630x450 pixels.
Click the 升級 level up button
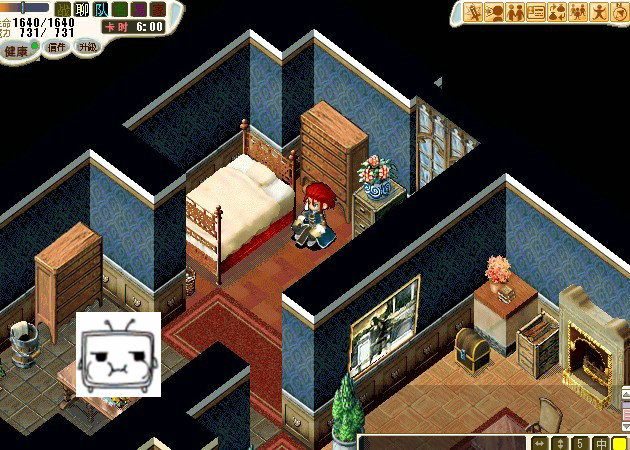click(x=88, y=47)
